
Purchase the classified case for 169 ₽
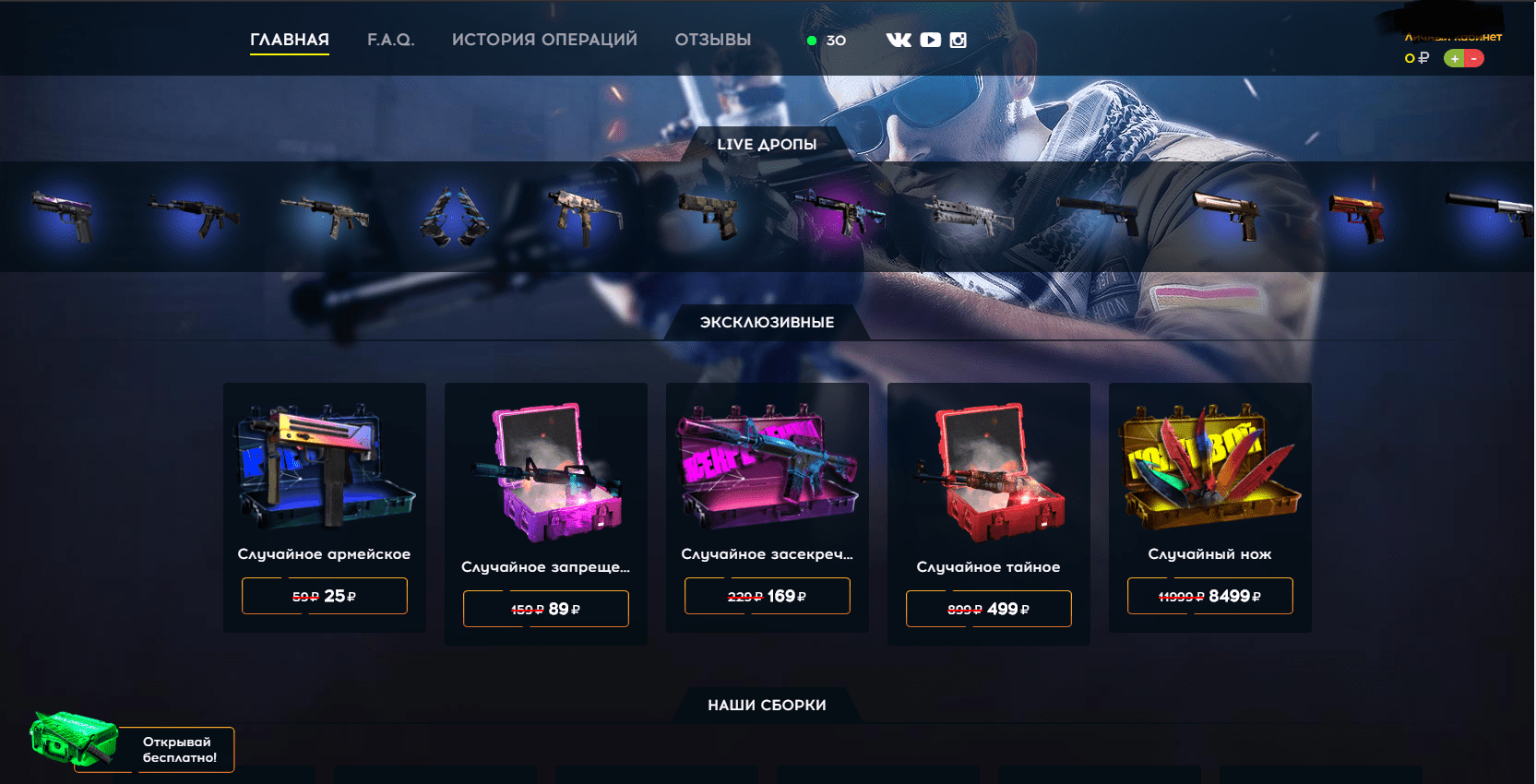(767, 596)
